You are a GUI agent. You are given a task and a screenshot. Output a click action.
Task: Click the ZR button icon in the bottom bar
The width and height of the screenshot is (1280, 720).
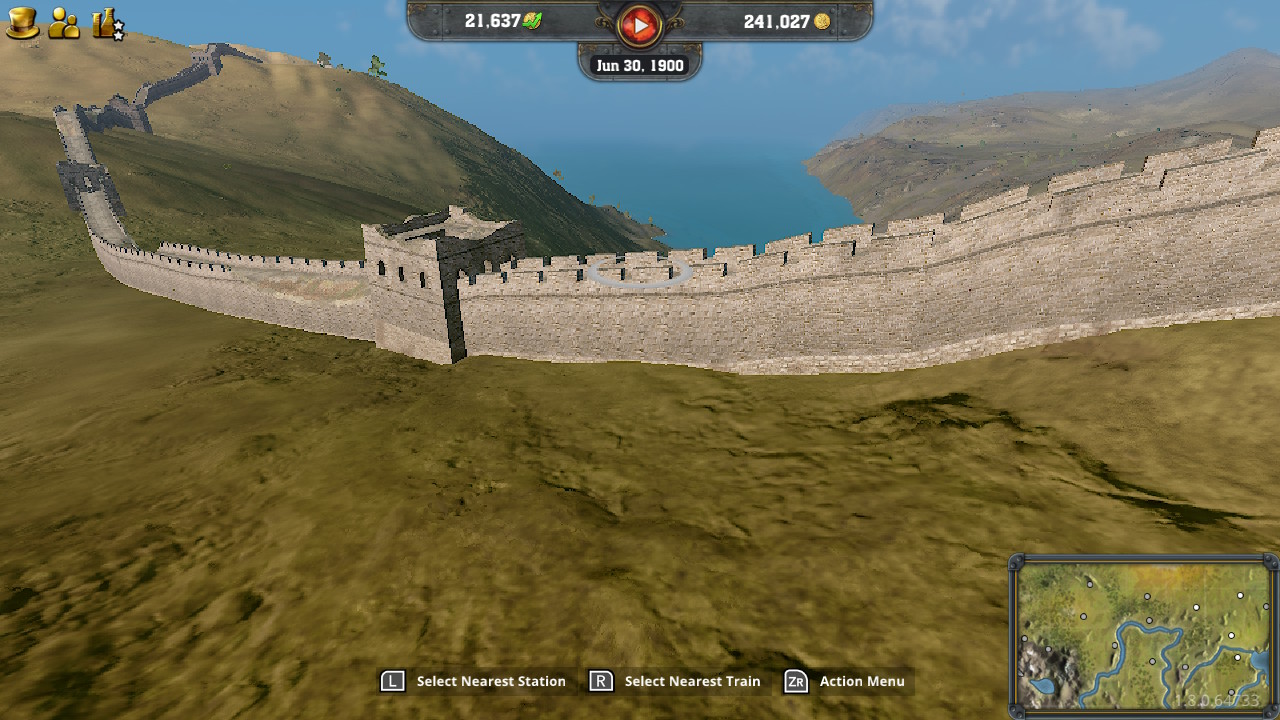(795, 681)
